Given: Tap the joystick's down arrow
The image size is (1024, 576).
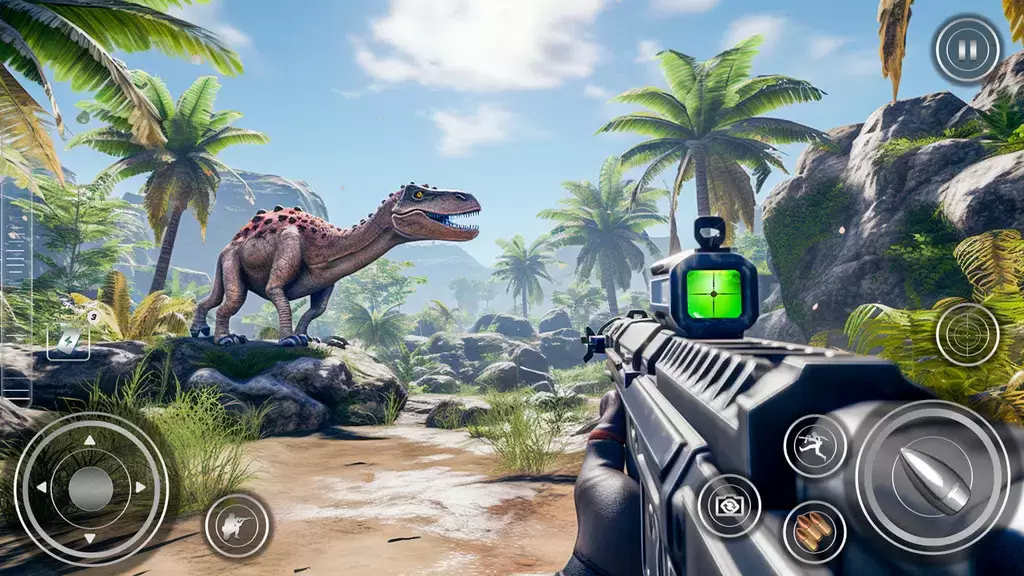Looking at the screenshot, I should click(91, 537).
